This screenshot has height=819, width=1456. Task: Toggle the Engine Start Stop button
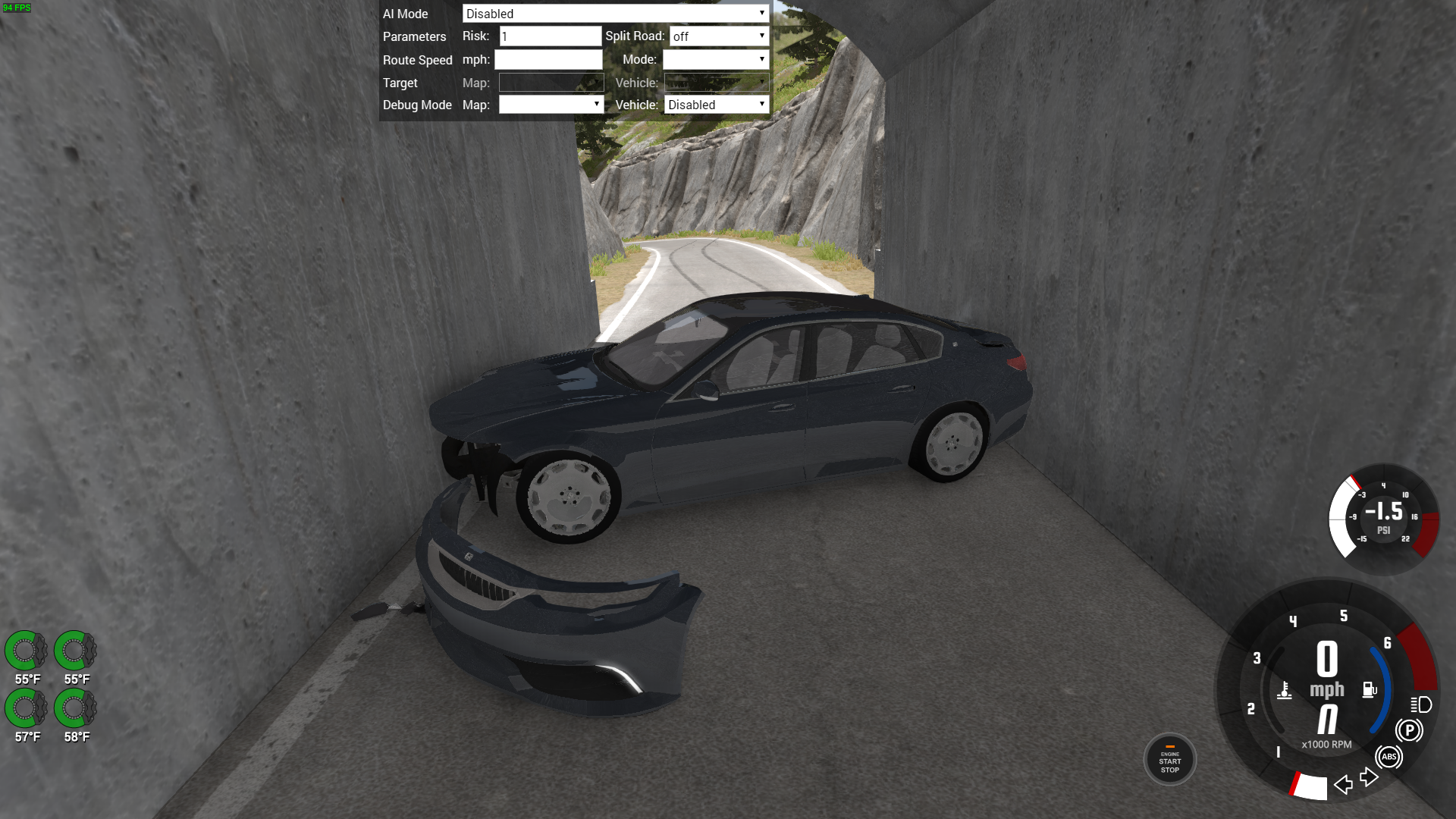[x=1169, y=760]
